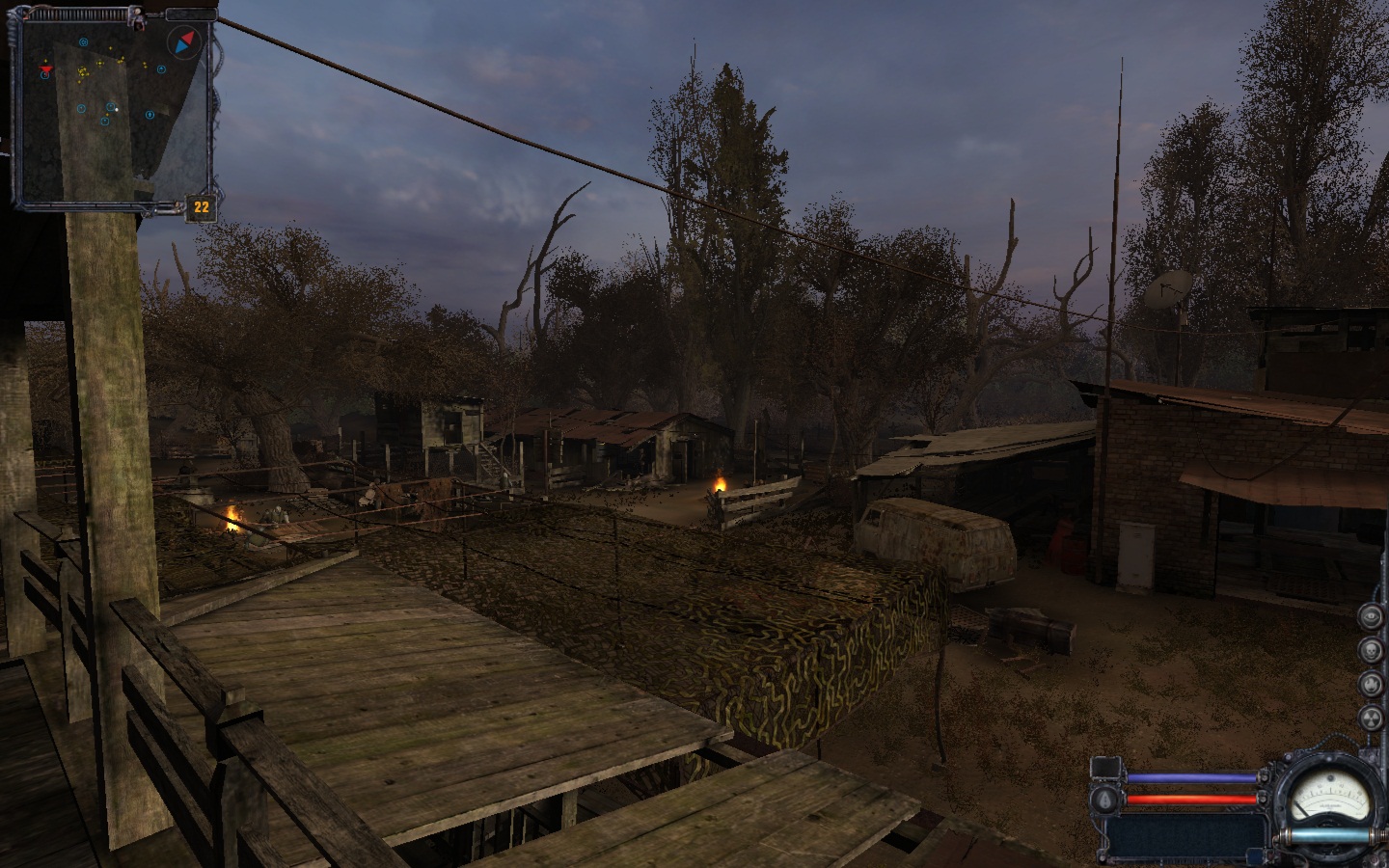The image size is (1389, 868).
Task: Select the flame indicator icon
Action: coord(1371,683)
